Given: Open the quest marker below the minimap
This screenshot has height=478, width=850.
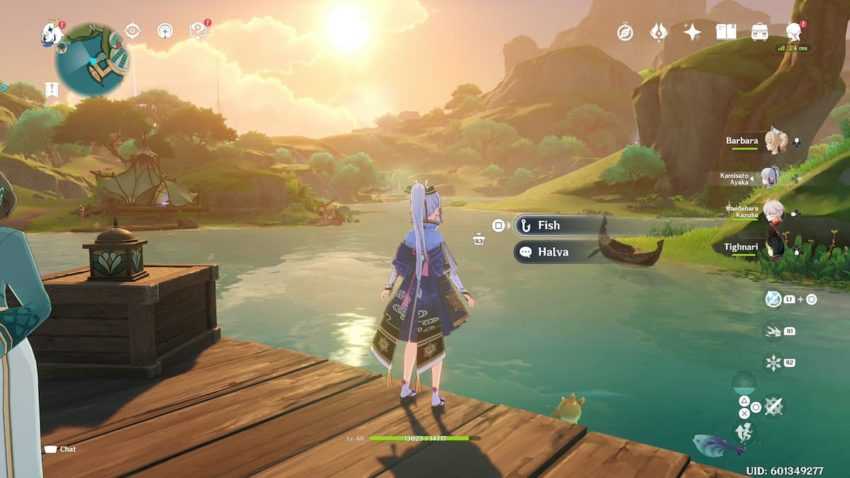Looking at the screenshot, I should pyautogui.click(x=52, y=89).
